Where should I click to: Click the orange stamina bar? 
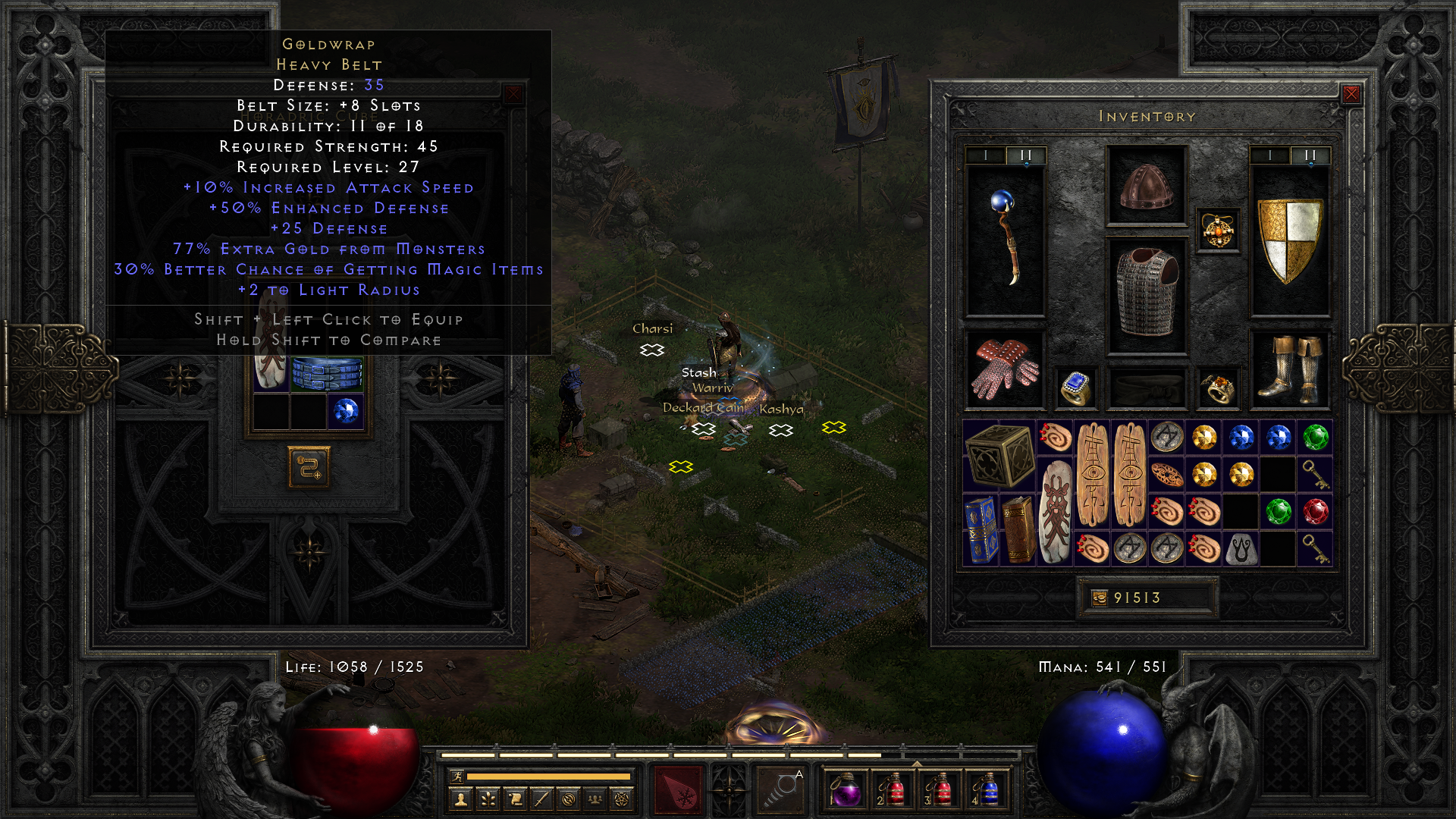pyautogui.click(x=546, y=776)
